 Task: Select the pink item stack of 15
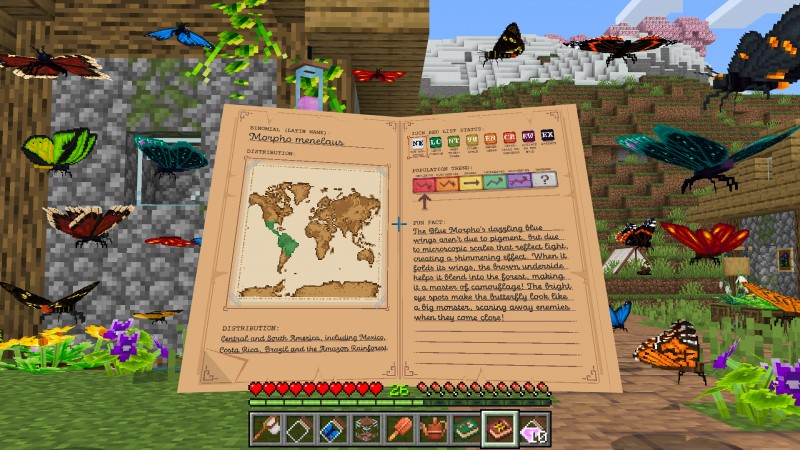click(x=532, y=429)
